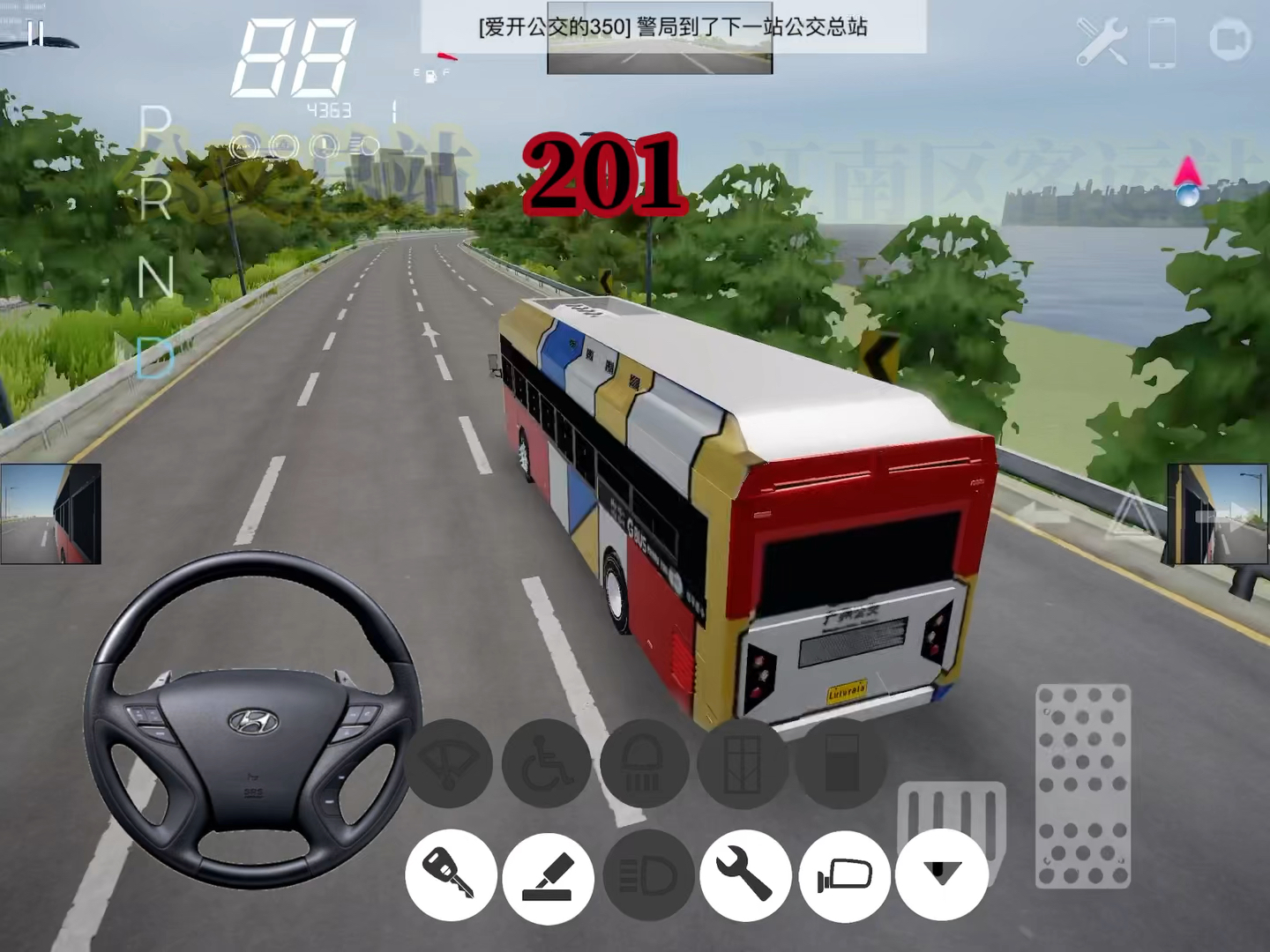The height and width of the screenshot is (952, 1270).
Task: Activate the hazard triangle light
Action: point(1131,511)
